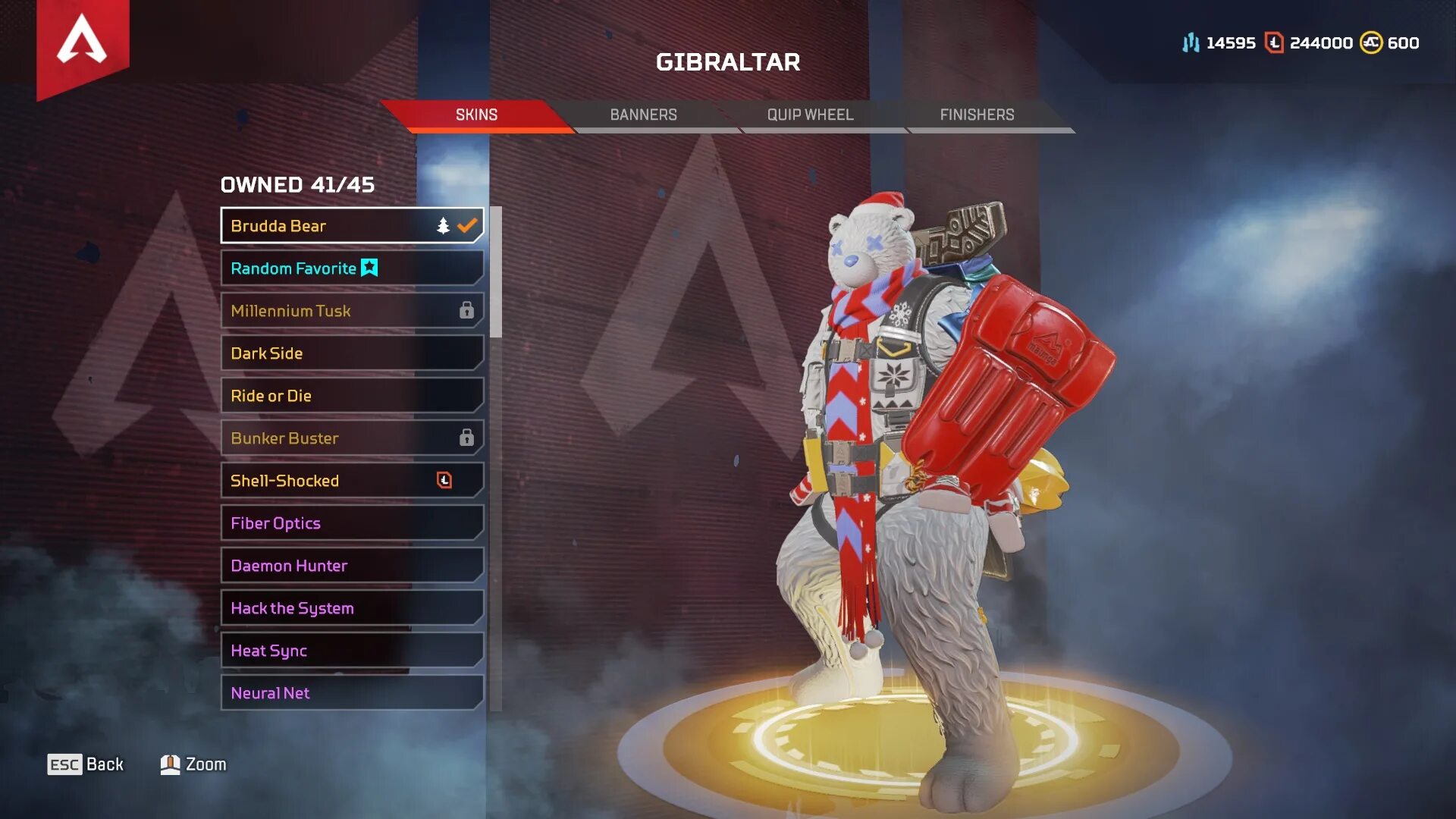Choose the Heat Sync skin

(x=352, y=651)
